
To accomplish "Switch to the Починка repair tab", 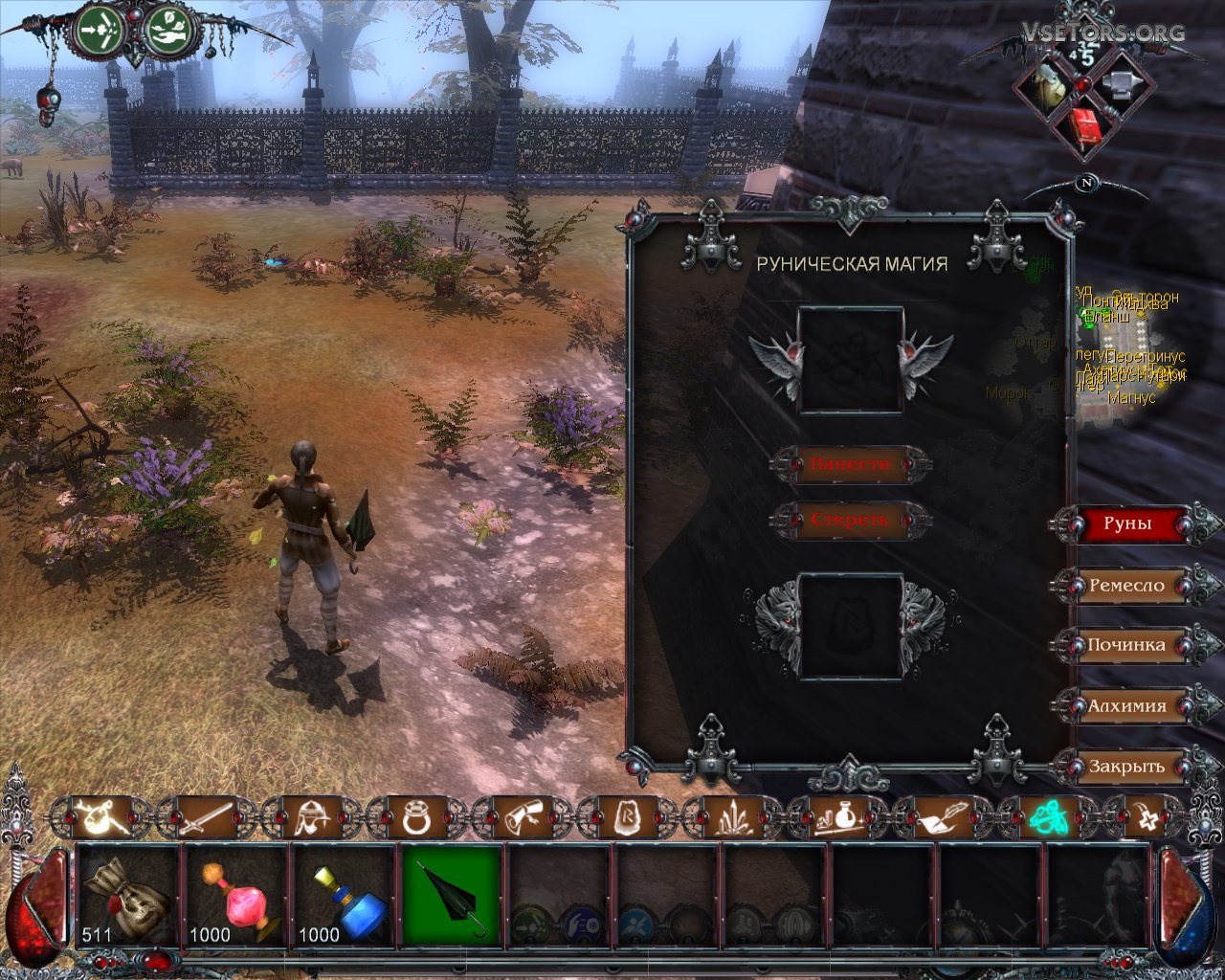I will coord(1126,645).
